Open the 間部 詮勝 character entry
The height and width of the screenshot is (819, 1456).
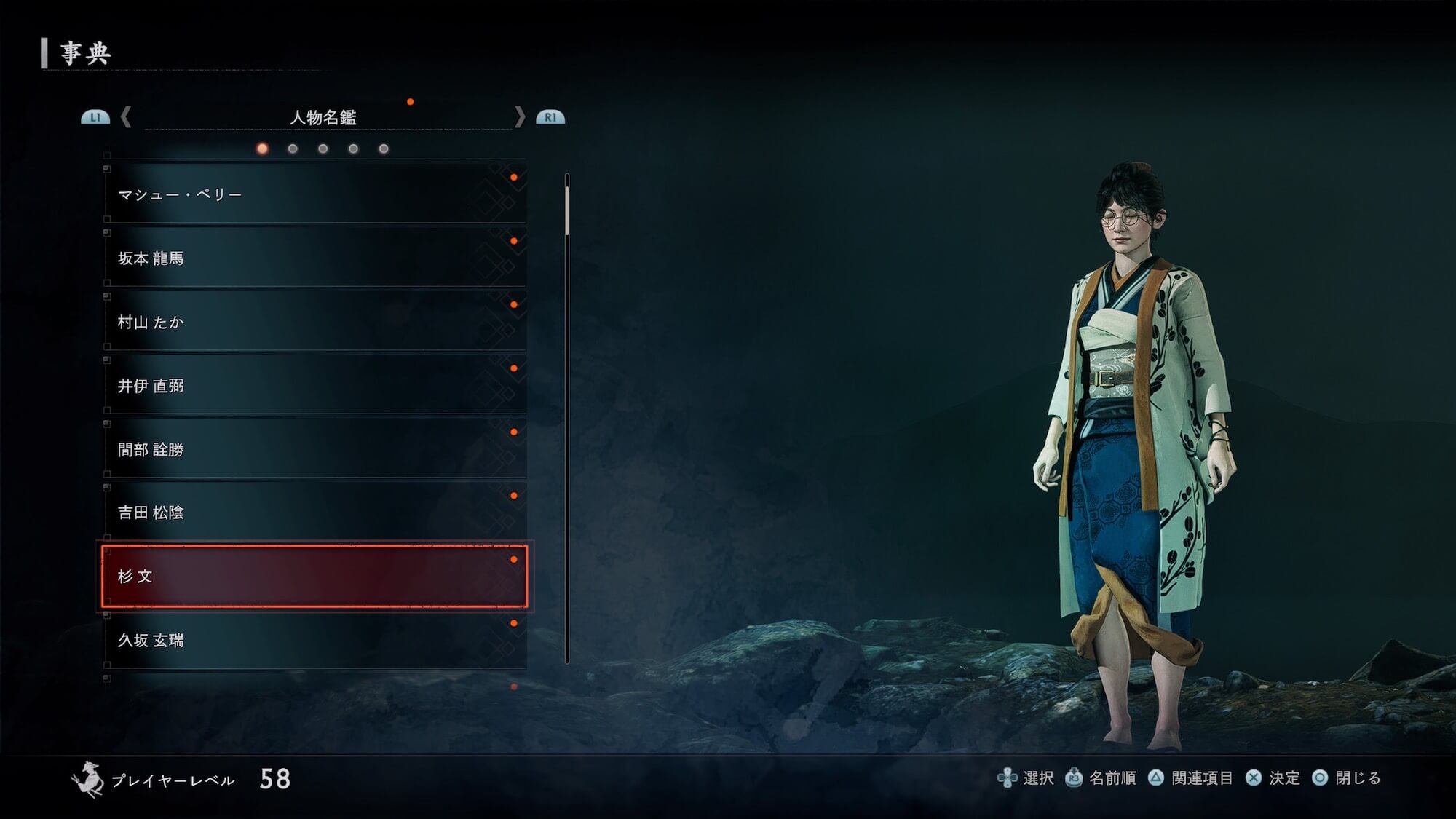(314, 449)
